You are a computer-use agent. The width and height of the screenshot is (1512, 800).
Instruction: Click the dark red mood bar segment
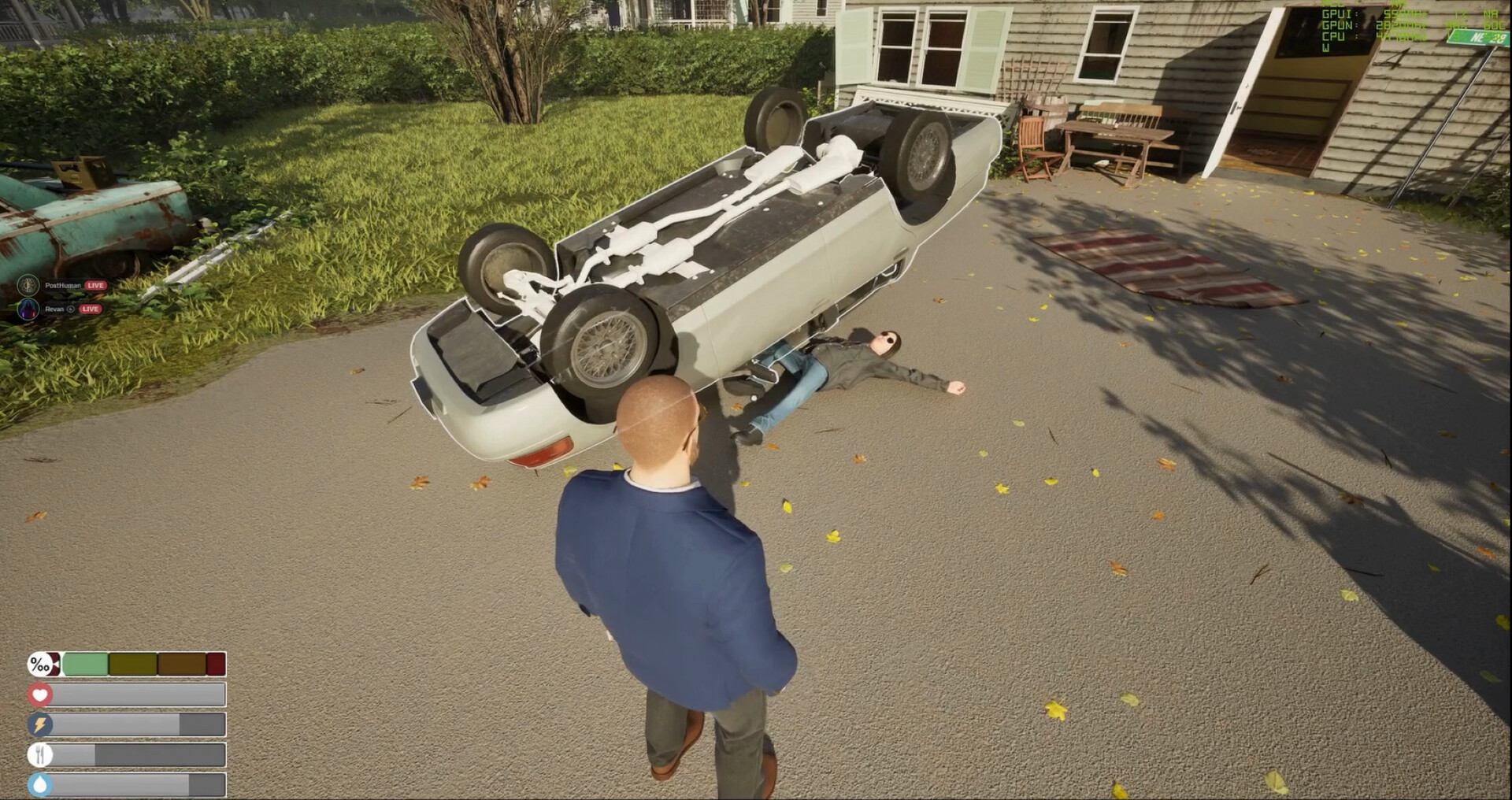click(x=216, y=664)
